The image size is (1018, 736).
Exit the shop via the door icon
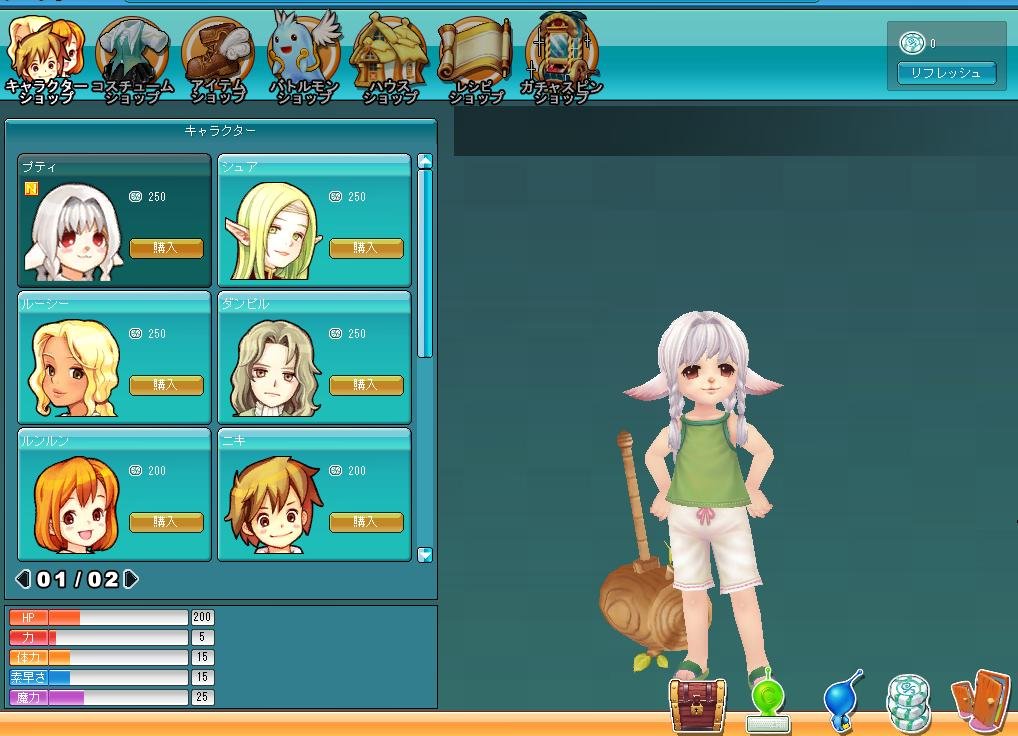tap(980, 700)
